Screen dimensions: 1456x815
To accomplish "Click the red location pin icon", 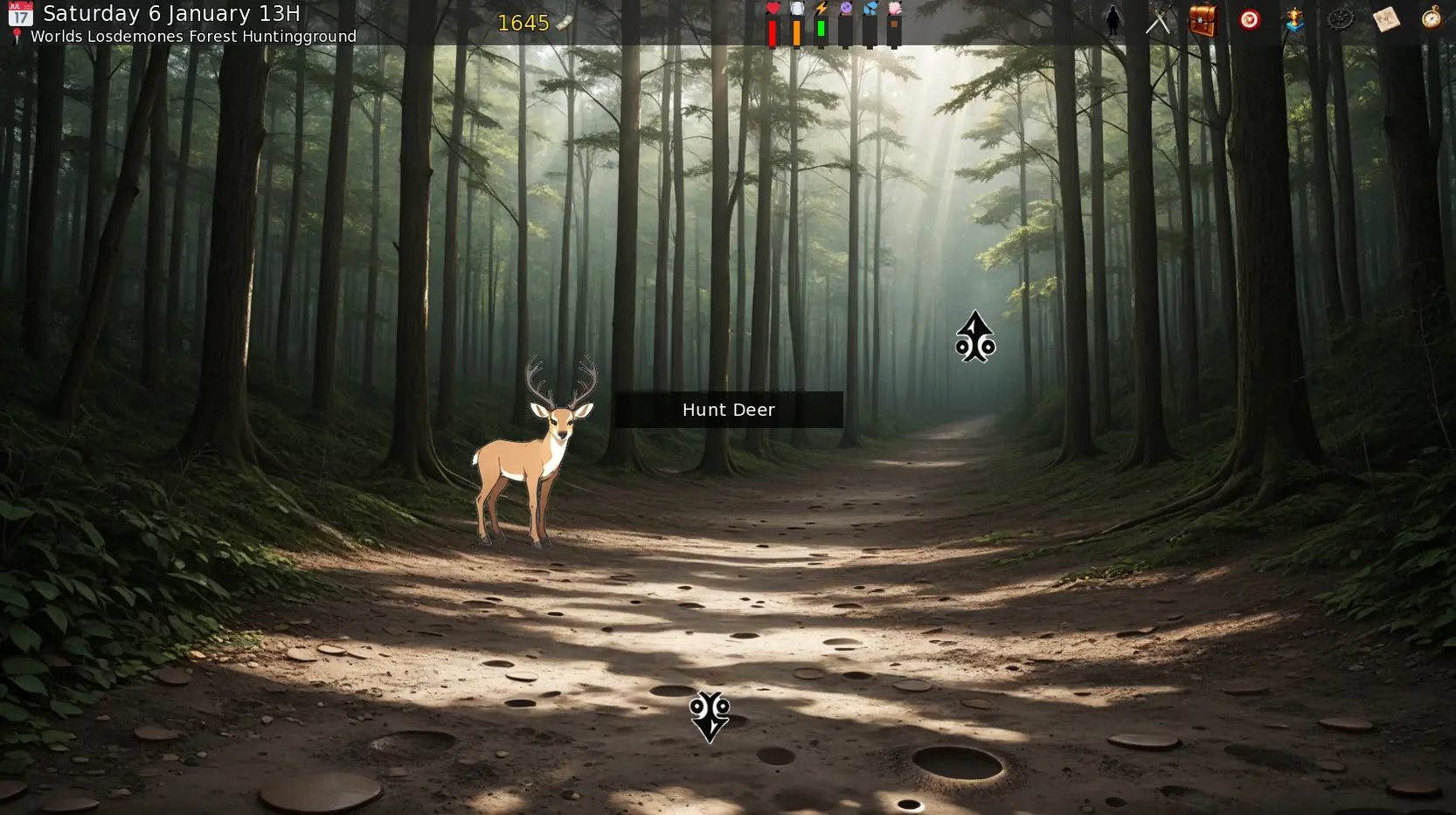I will (x=17, y=36).
